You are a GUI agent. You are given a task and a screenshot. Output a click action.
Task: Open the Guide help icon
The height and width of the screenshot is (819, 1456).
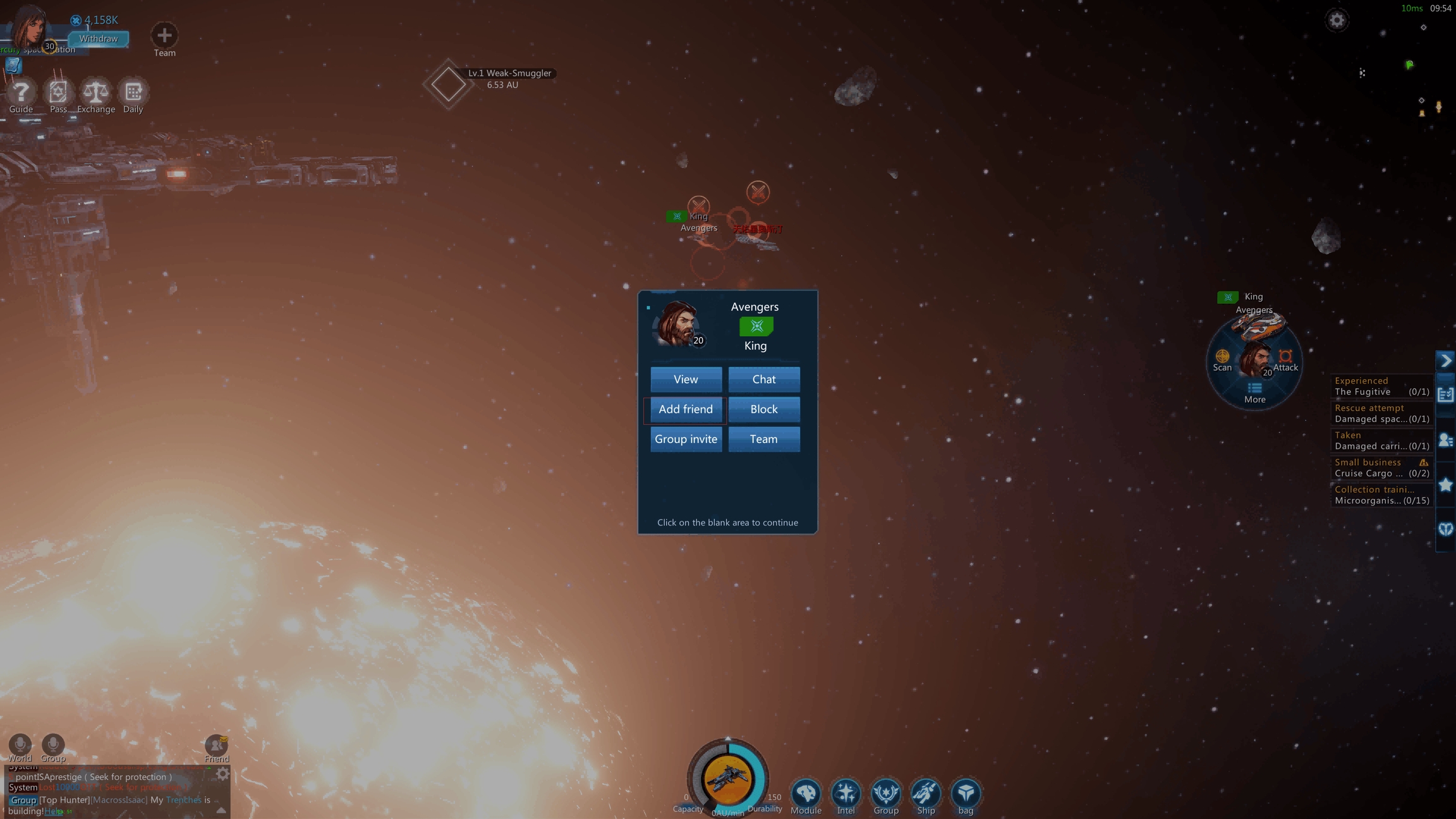(21, 94)
